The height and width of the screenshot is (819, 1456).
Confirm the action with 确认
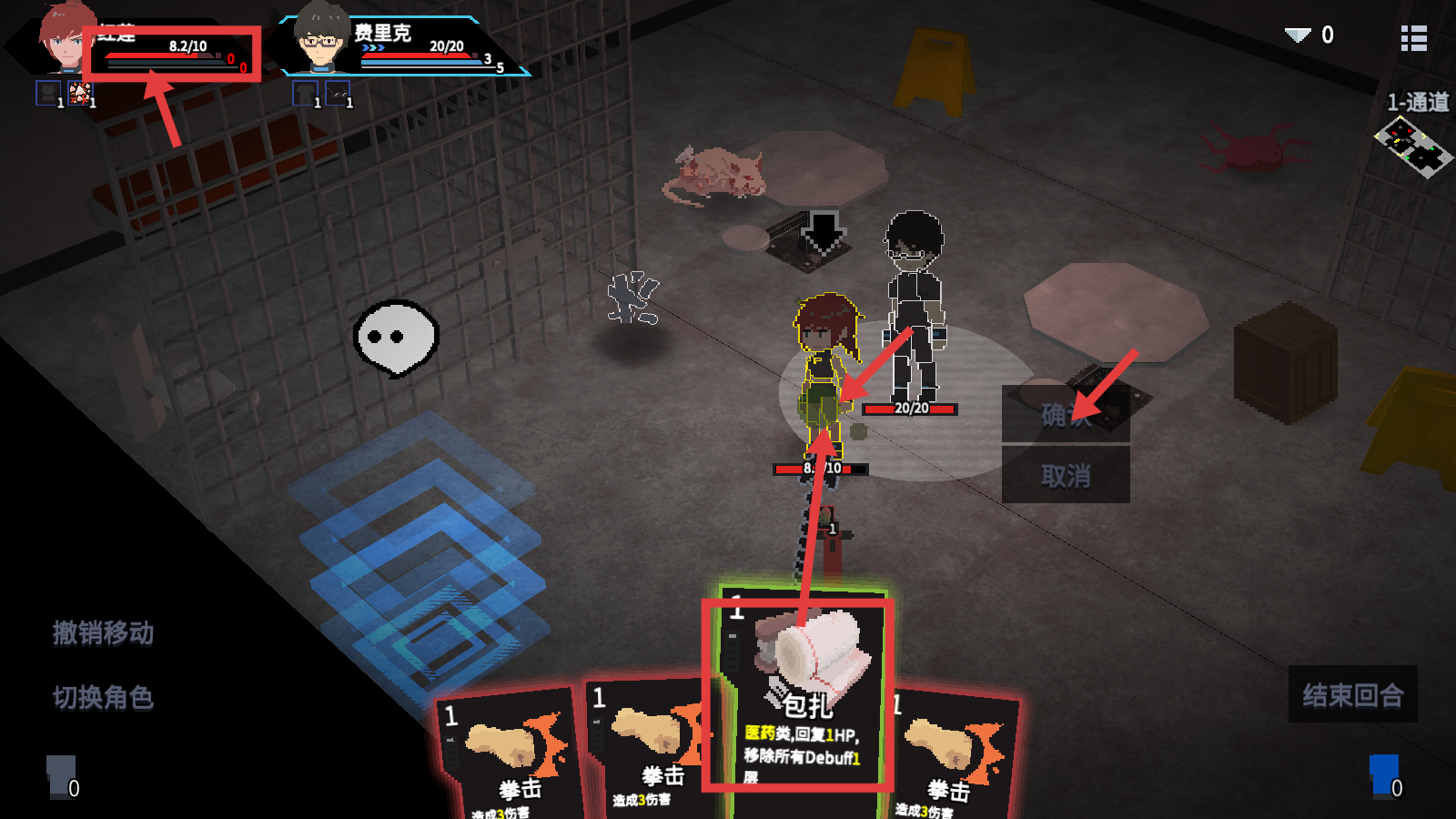pyautogui.click(x=1065, y=415)
